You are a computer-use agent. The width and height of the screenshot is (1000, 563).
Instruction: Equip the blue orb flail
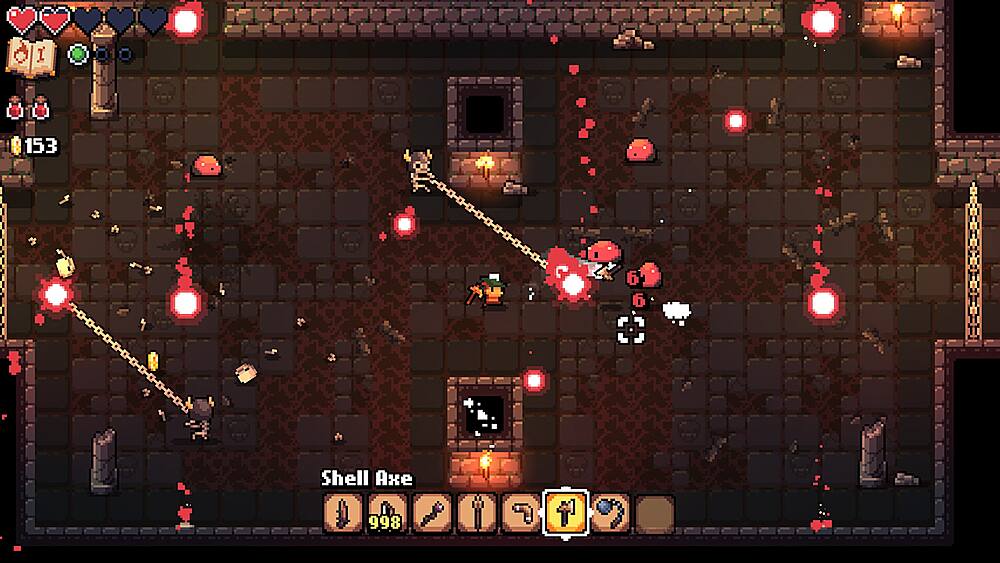(x=609, y=514)
